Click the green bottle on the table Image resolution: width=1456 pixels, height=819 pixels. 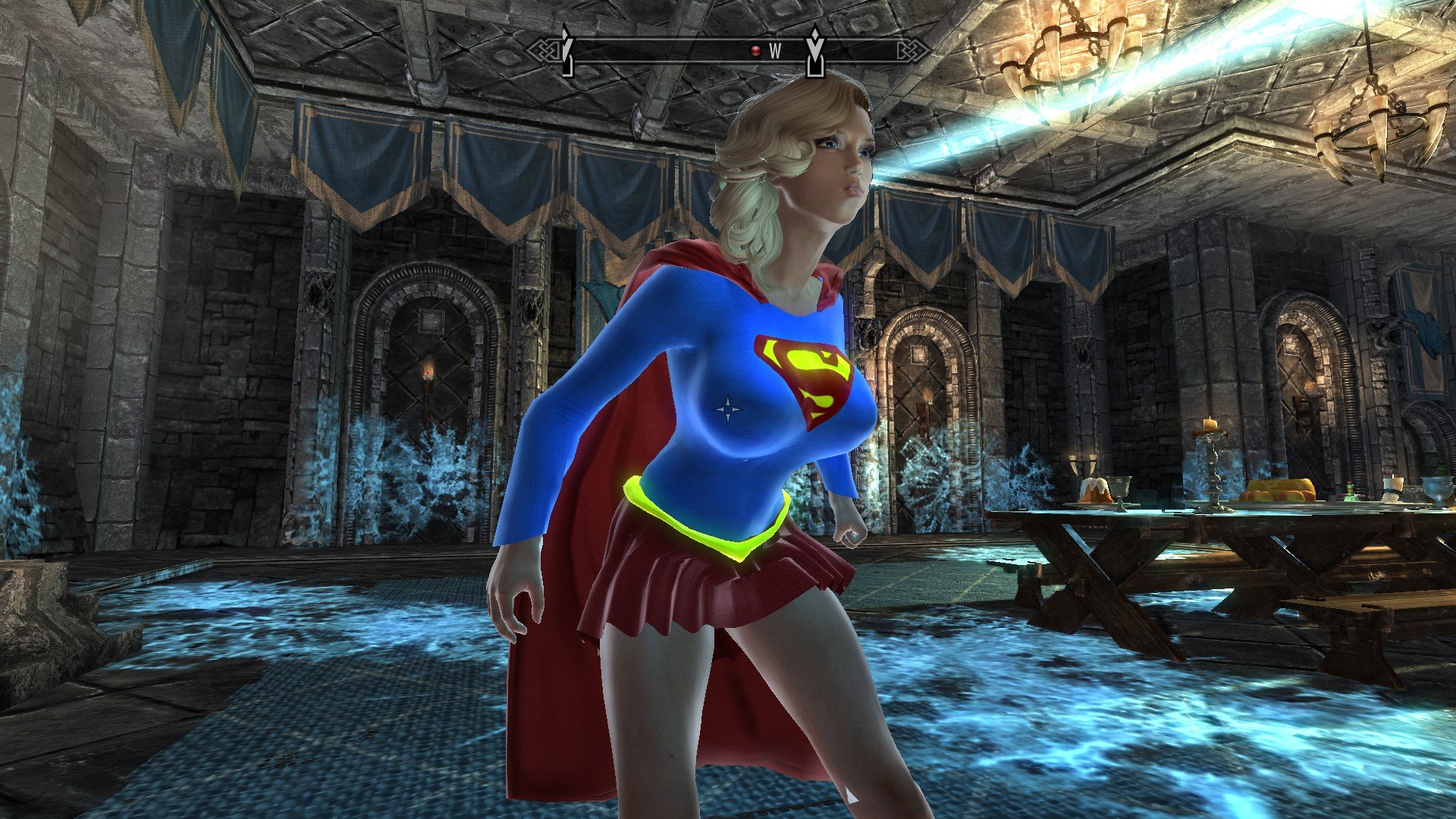[1350, 491]
